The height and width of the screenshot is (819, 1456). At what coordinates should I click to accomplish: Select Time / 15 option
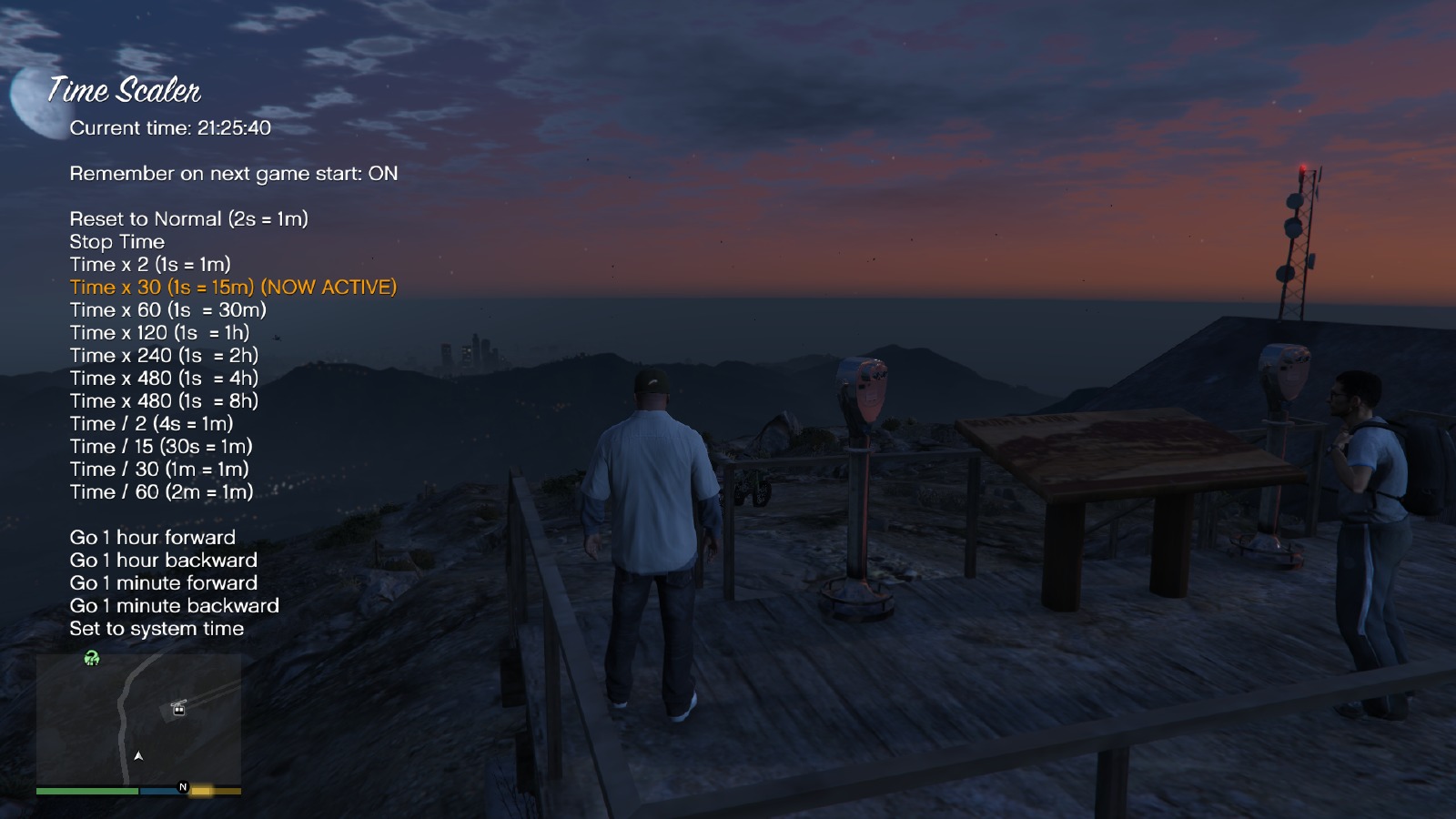click(x=161, y=447)
